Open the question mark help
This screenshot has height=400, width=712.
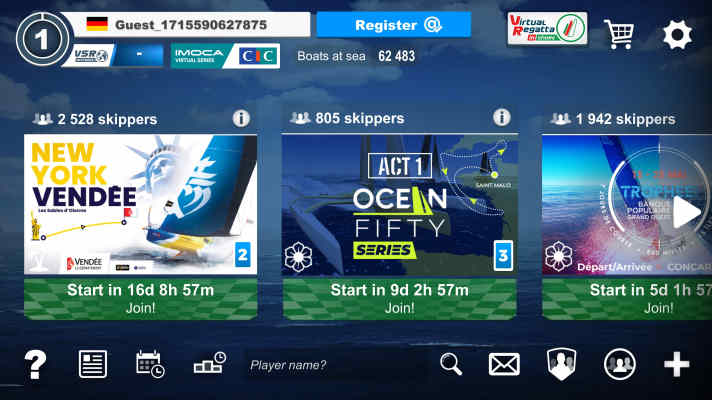(35, 365)
